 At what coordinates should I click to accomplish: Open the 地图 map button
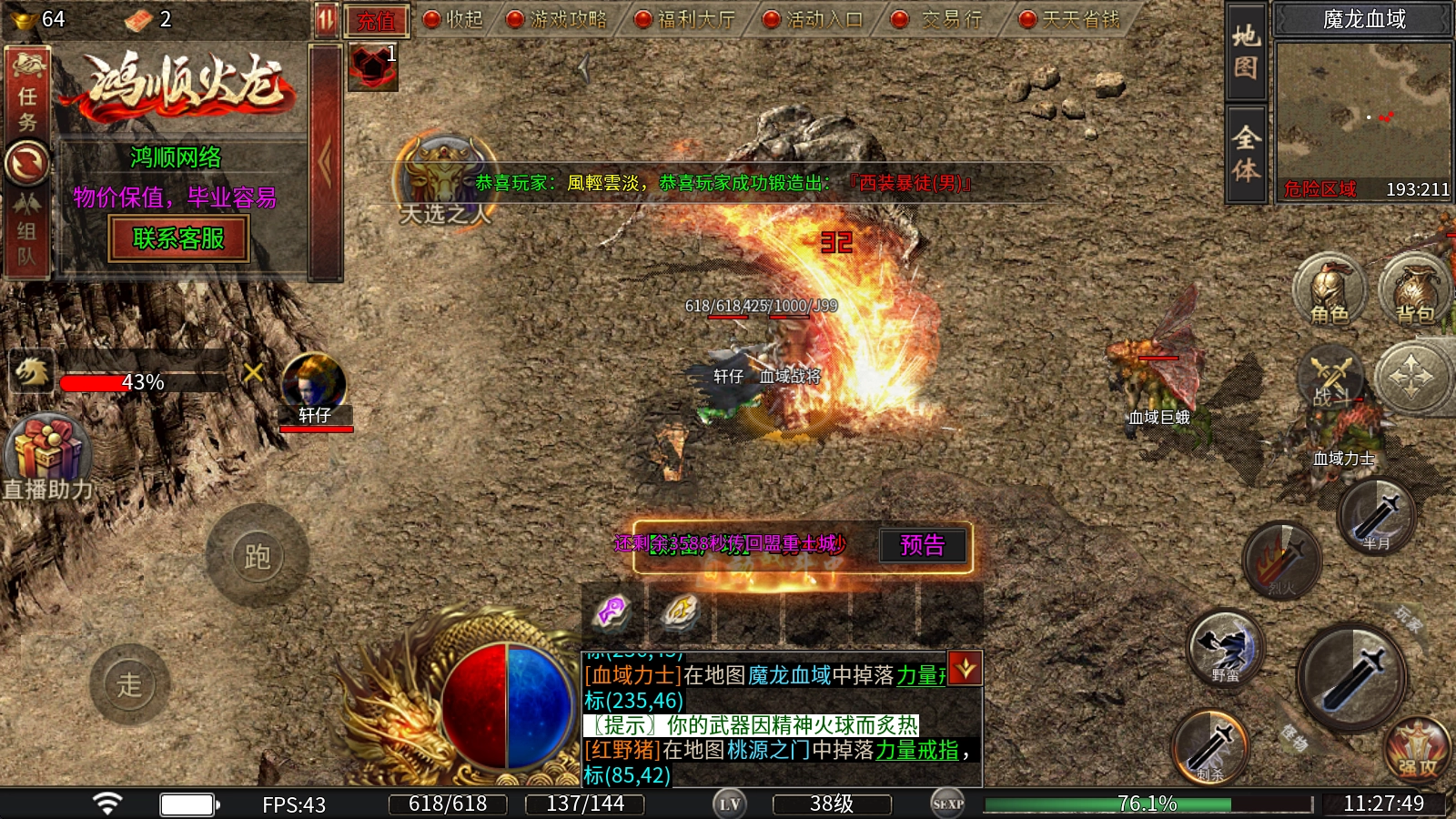[1246, 52]
